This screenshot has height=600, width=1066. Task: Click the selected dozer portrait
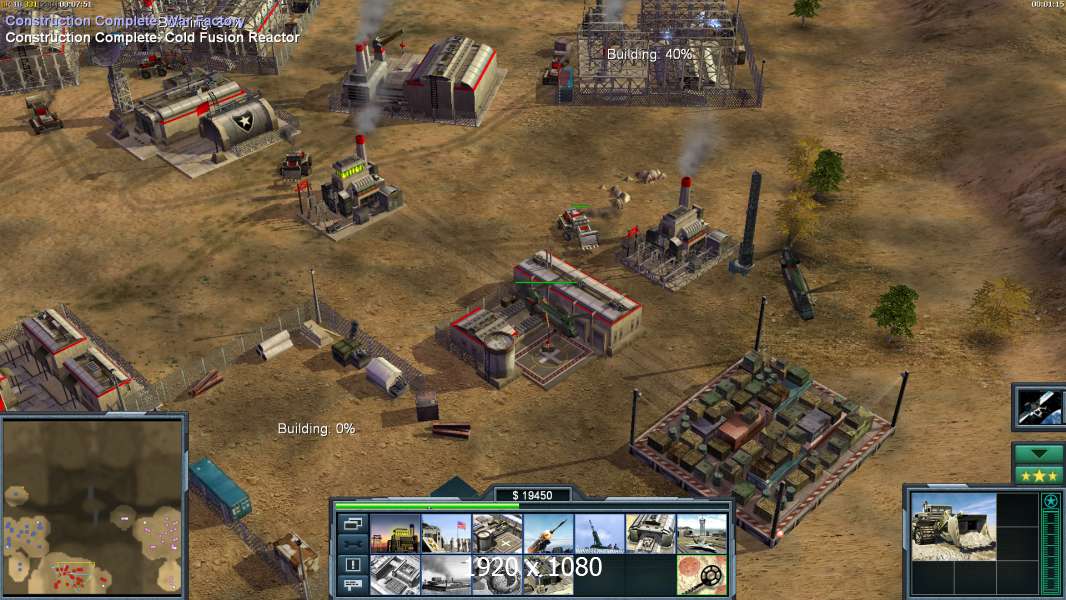click(954, 525)
